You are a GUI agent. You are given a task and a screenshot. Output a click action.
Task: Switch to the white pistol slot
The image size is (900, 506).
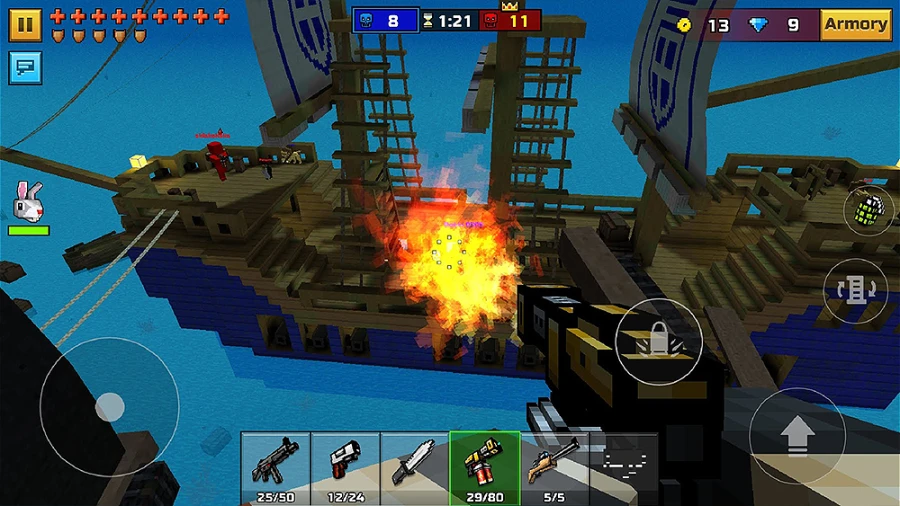[345, 465]
